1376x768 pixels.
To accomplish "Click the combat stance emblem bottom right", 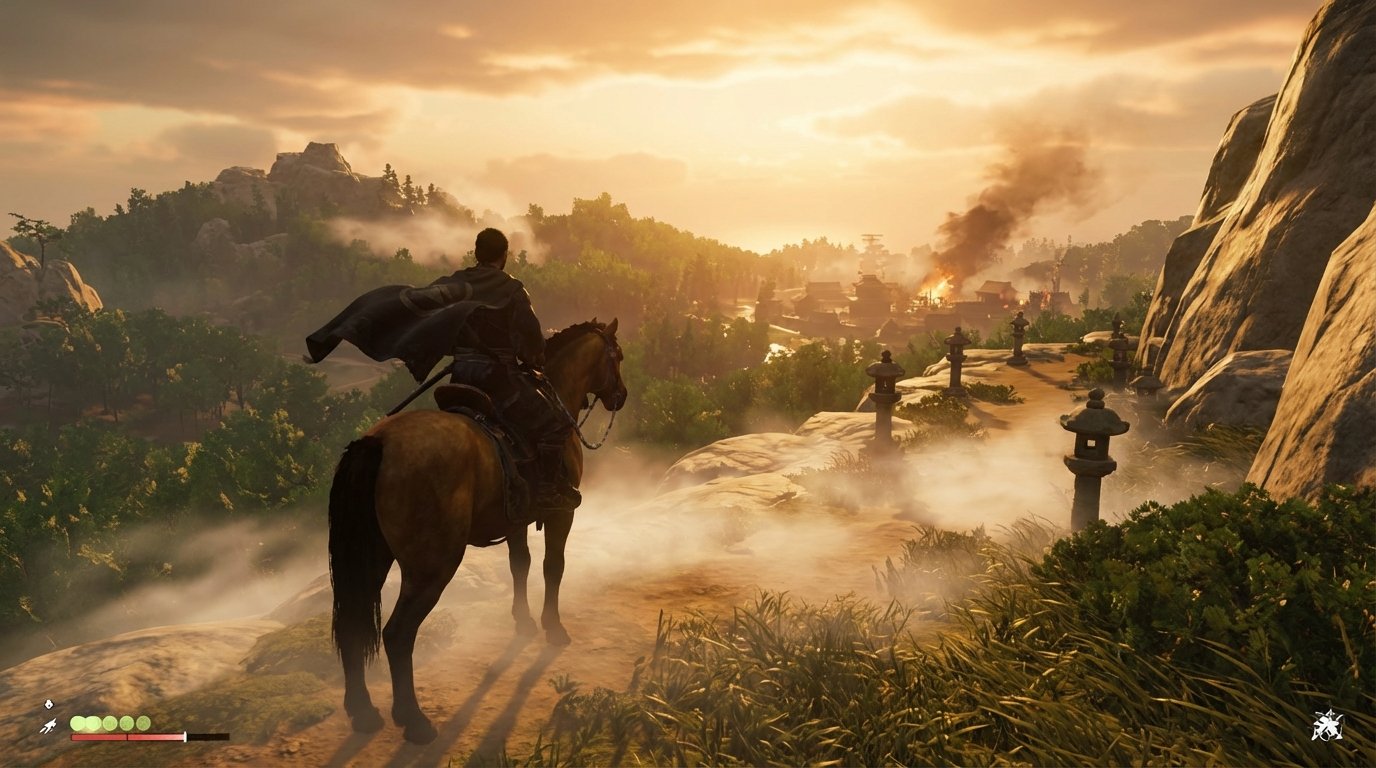I will [1328, 725].
